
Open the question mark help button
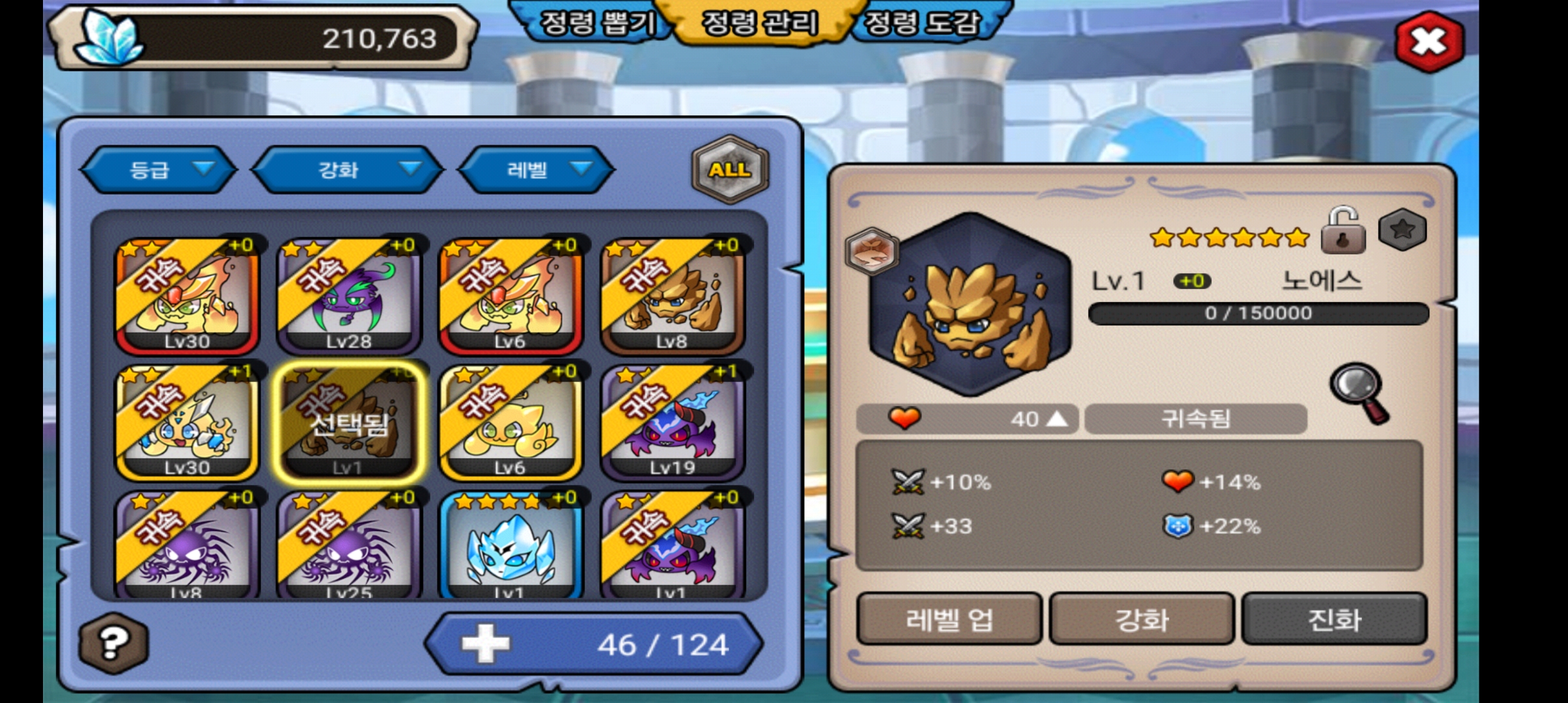pos(113,644)
